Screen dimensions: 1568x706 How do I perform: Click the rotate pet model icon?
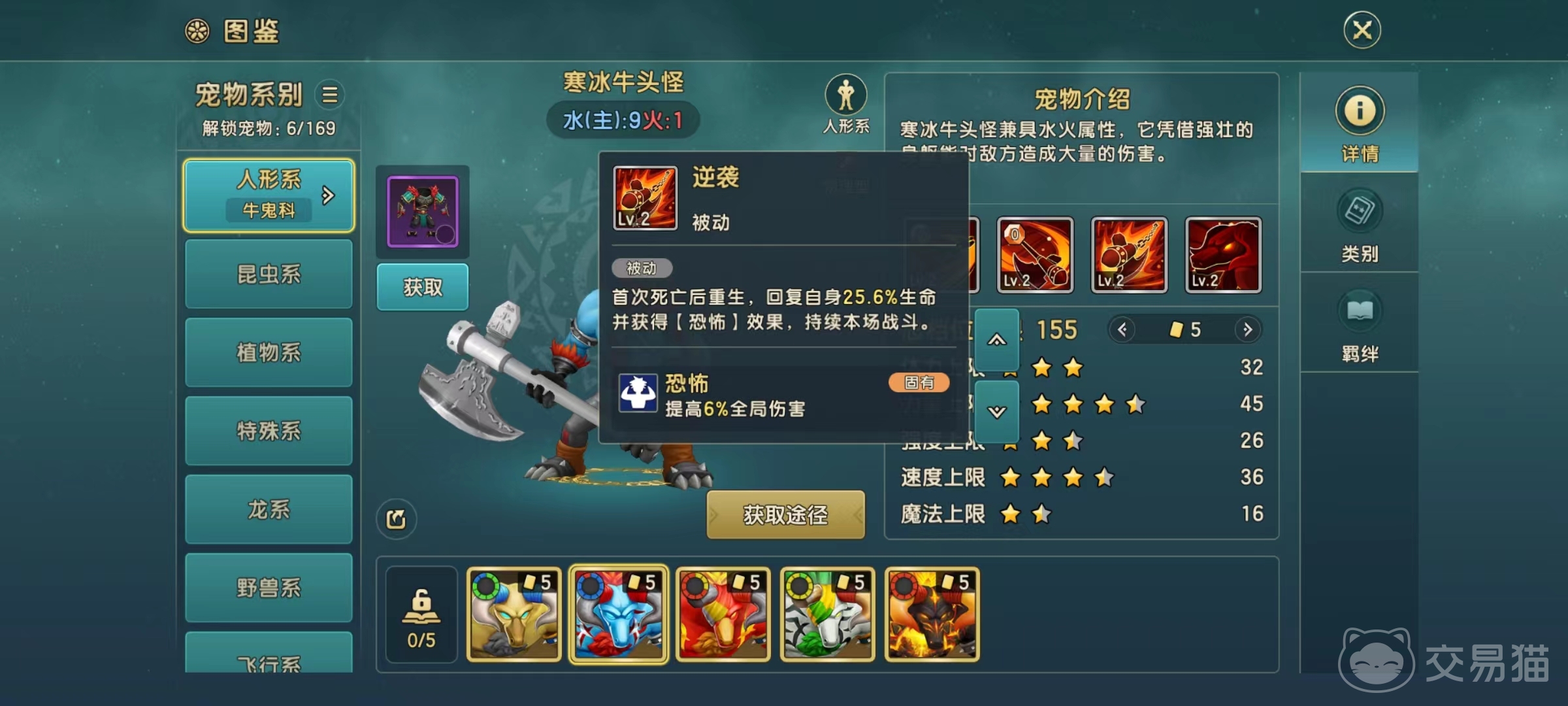[397, 518]
